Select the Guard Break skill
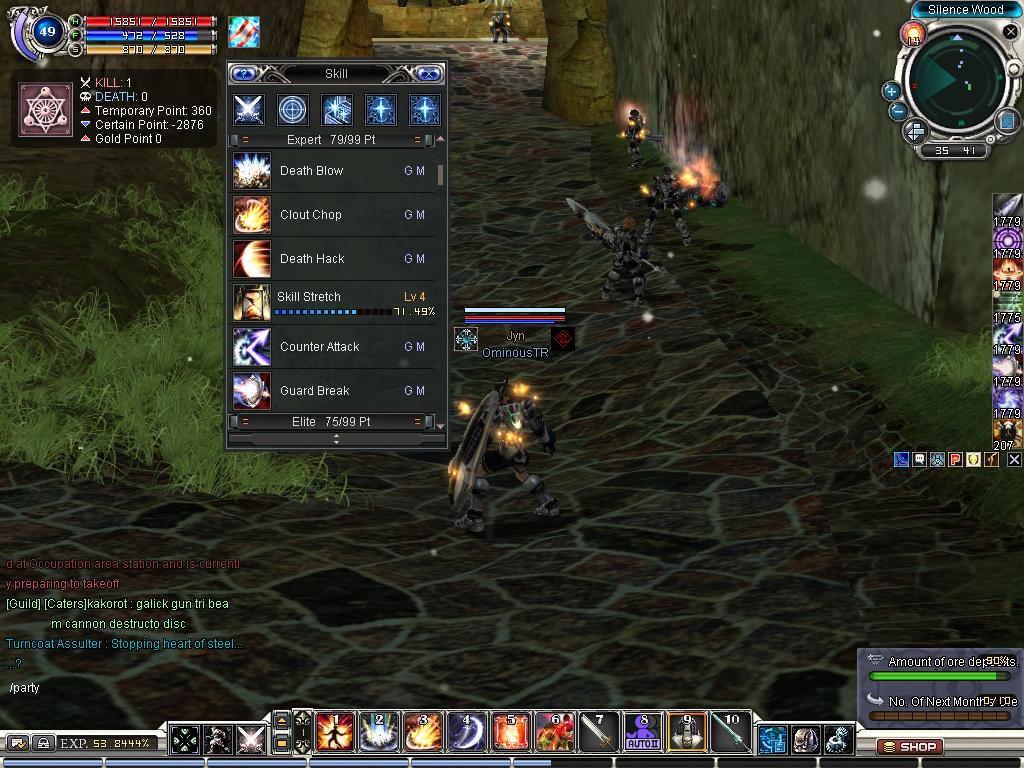1024x768 pixels. click(x=250, y=391)
